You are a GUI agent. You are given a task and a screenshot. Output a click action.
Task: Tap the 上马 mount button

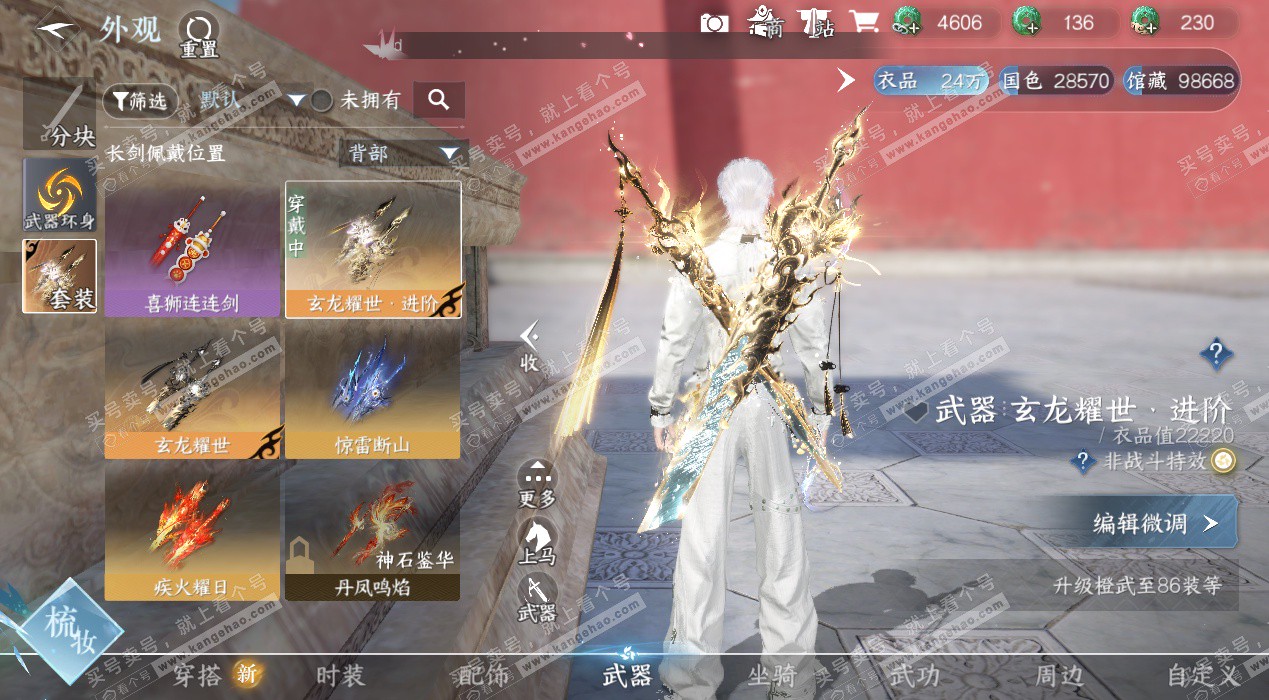(537, 542)
